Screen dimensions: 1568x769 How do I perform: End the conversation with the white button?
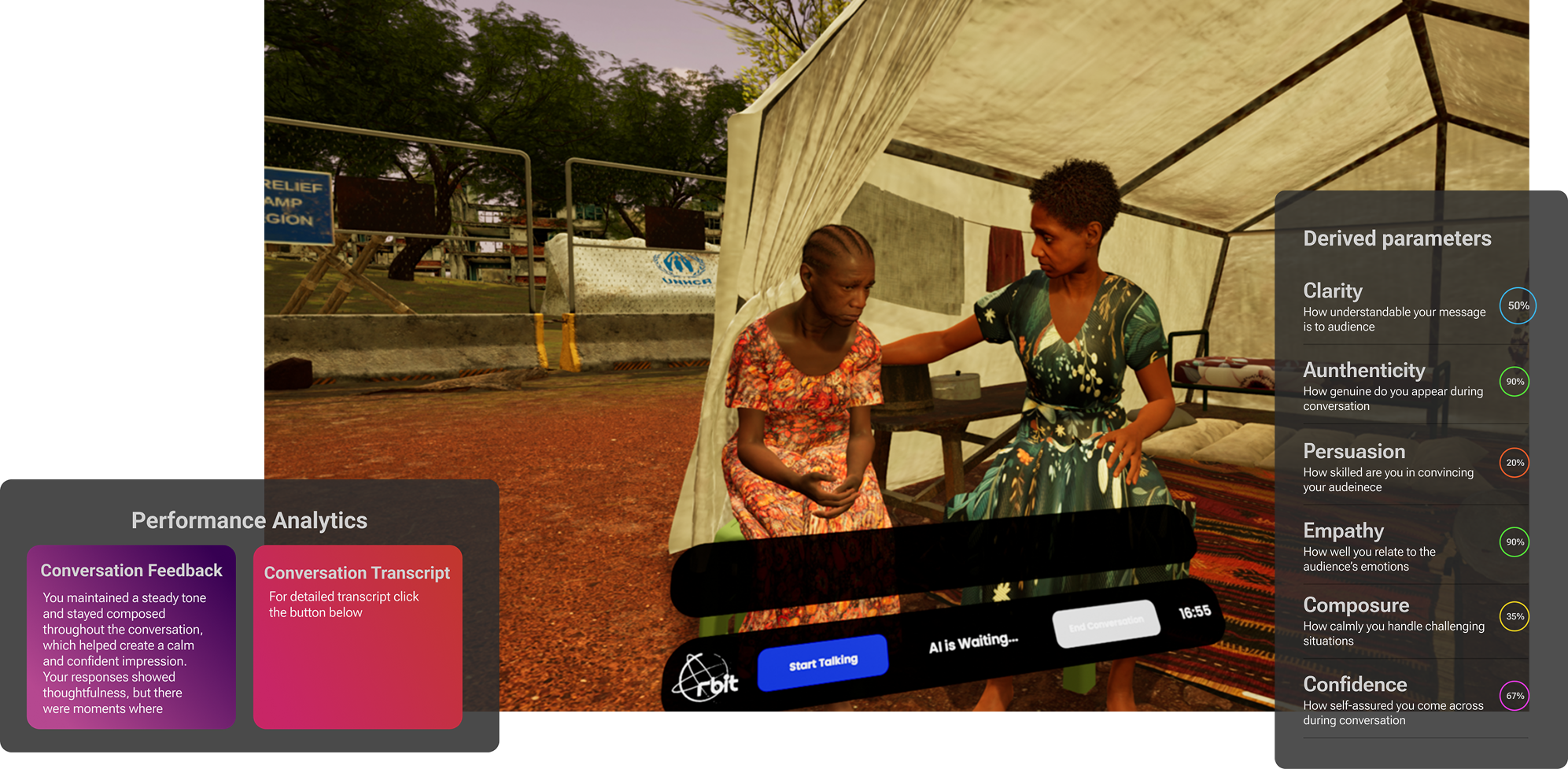point(1105,624)
